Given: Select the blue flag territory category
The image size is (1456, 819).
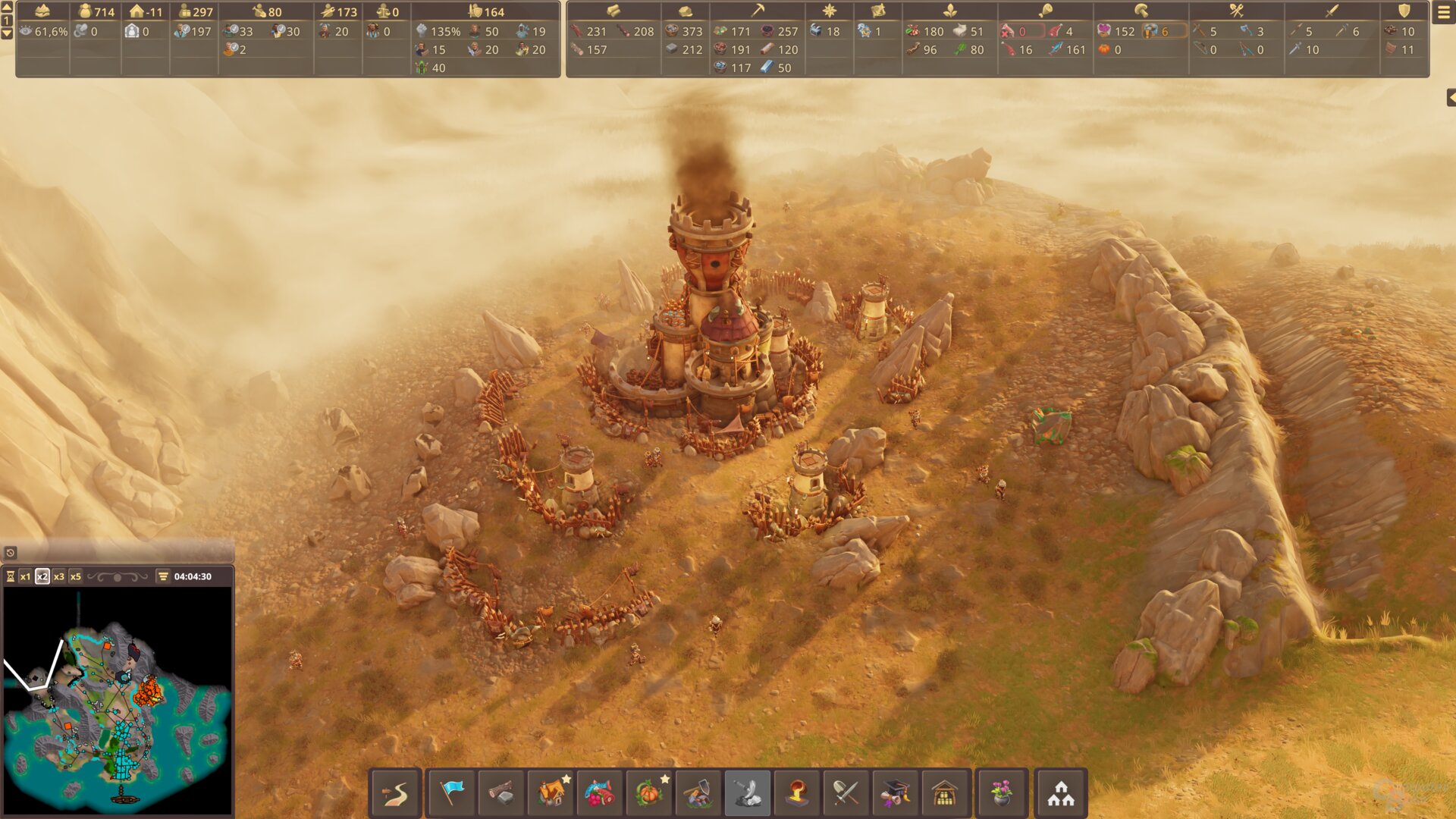Looking at the screenshot, I should click(452, 793).
